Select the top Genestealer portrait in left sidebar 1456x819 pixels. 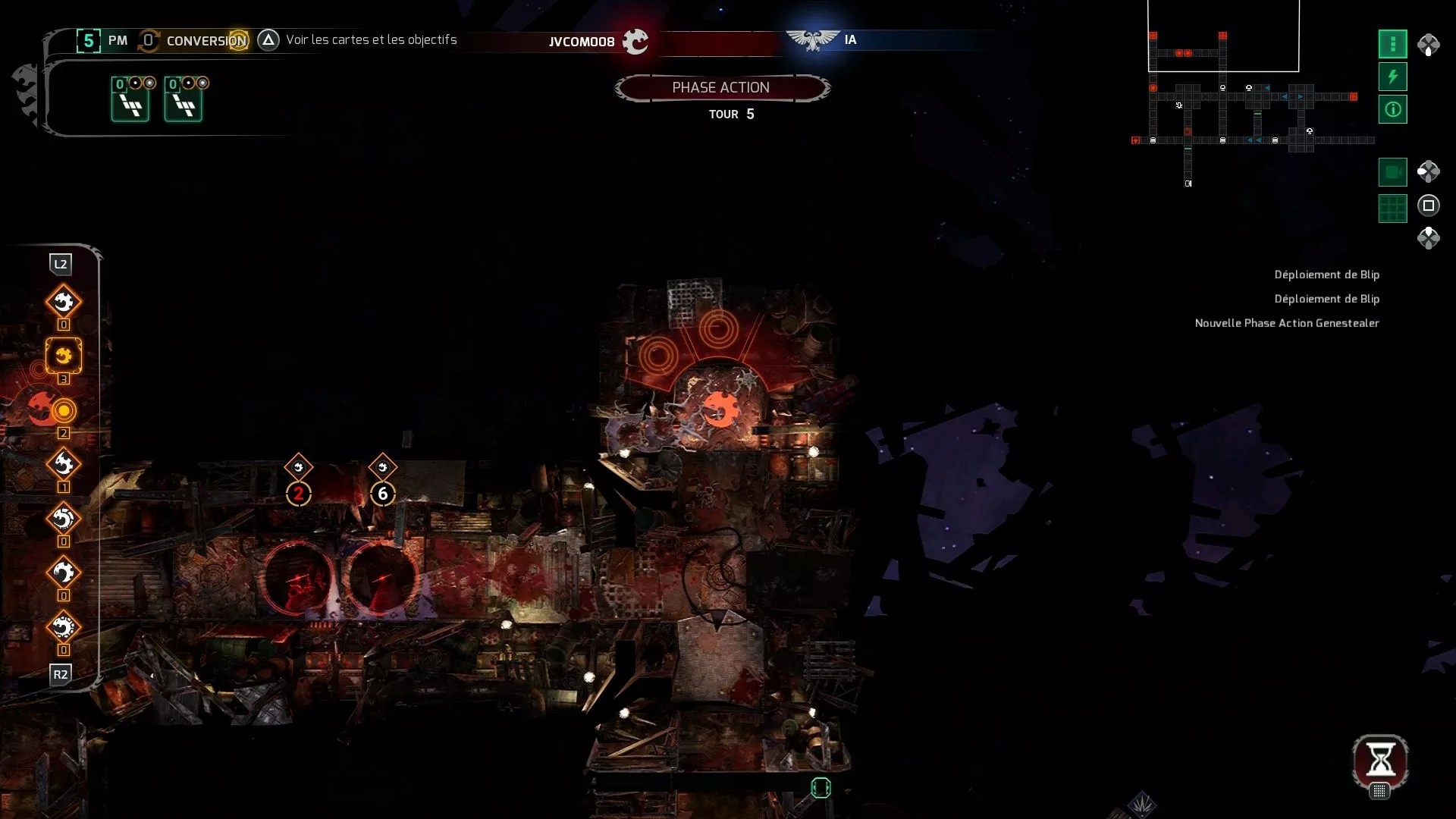pyautogui.click(x=64, y=300)
